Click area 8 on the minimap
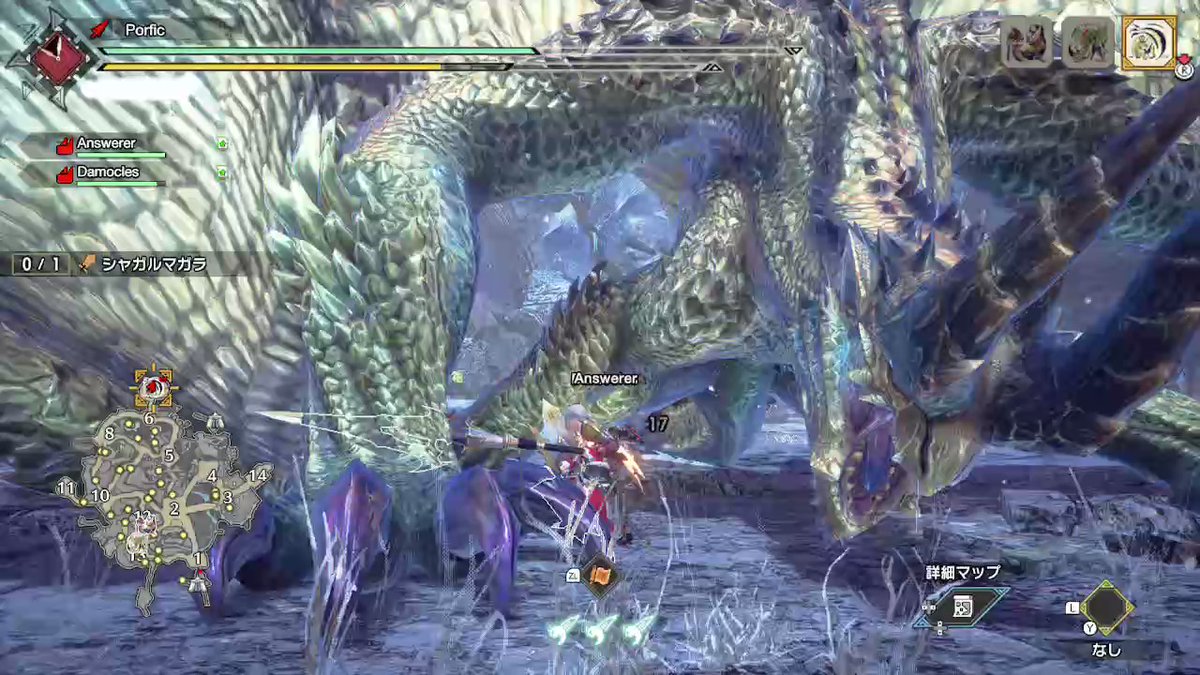Image resolution: width=1200 pixels, height=675 pixels. pos(109,433)
